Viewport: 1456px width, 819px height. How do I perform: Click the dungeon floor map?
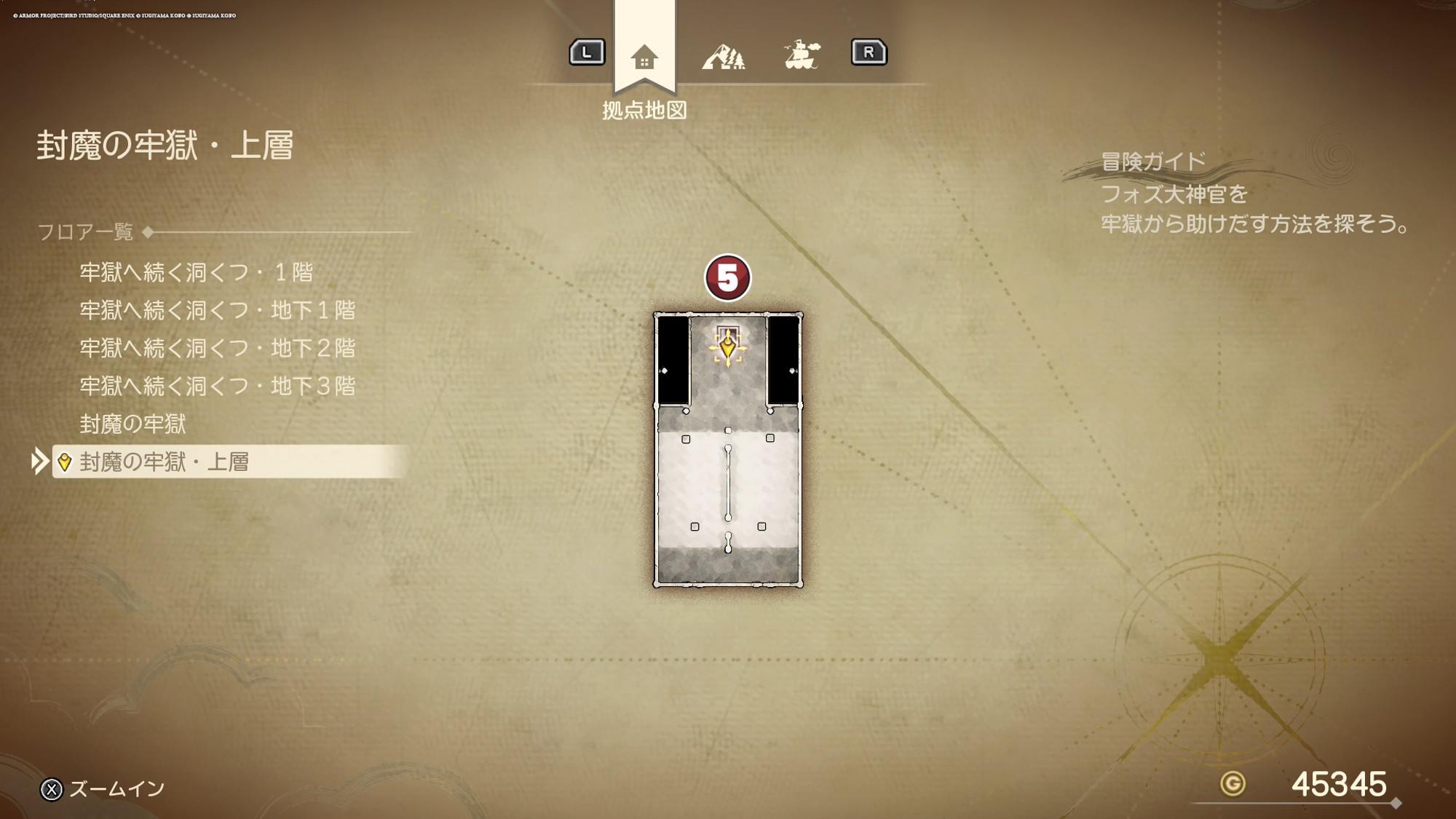click(728, 480)
